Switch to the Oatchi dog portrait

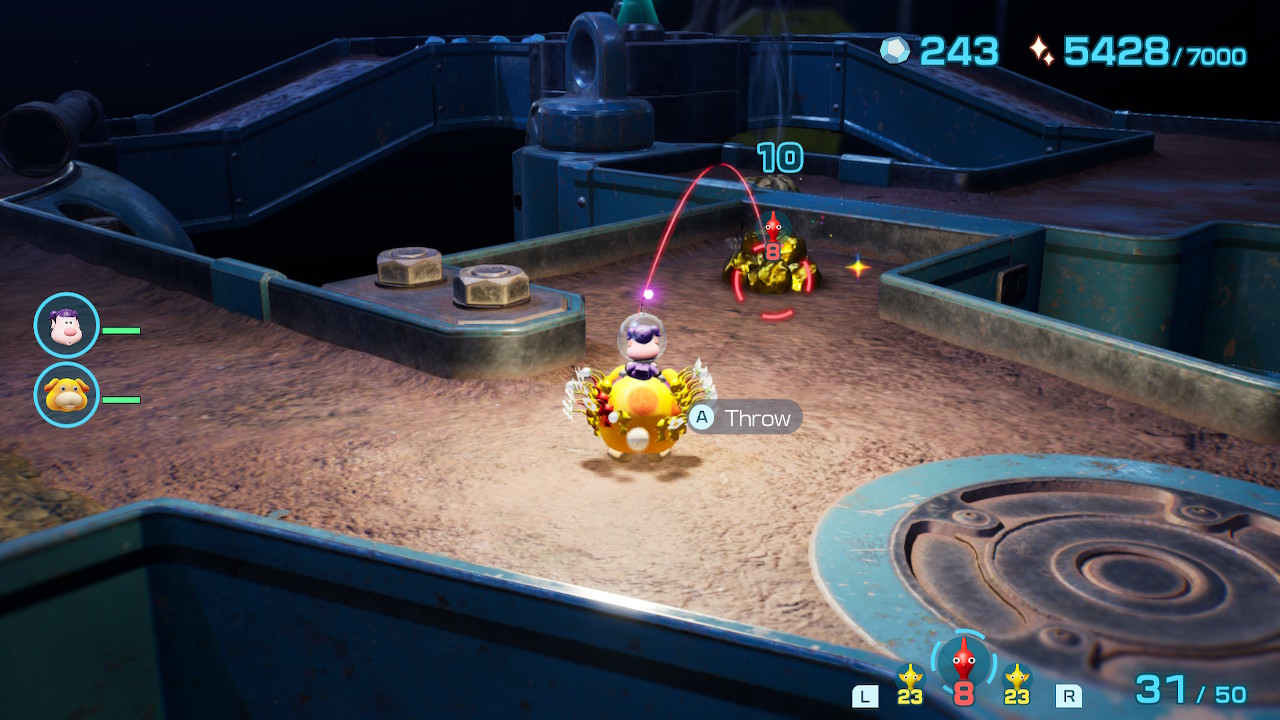click(x=66, y=394)
